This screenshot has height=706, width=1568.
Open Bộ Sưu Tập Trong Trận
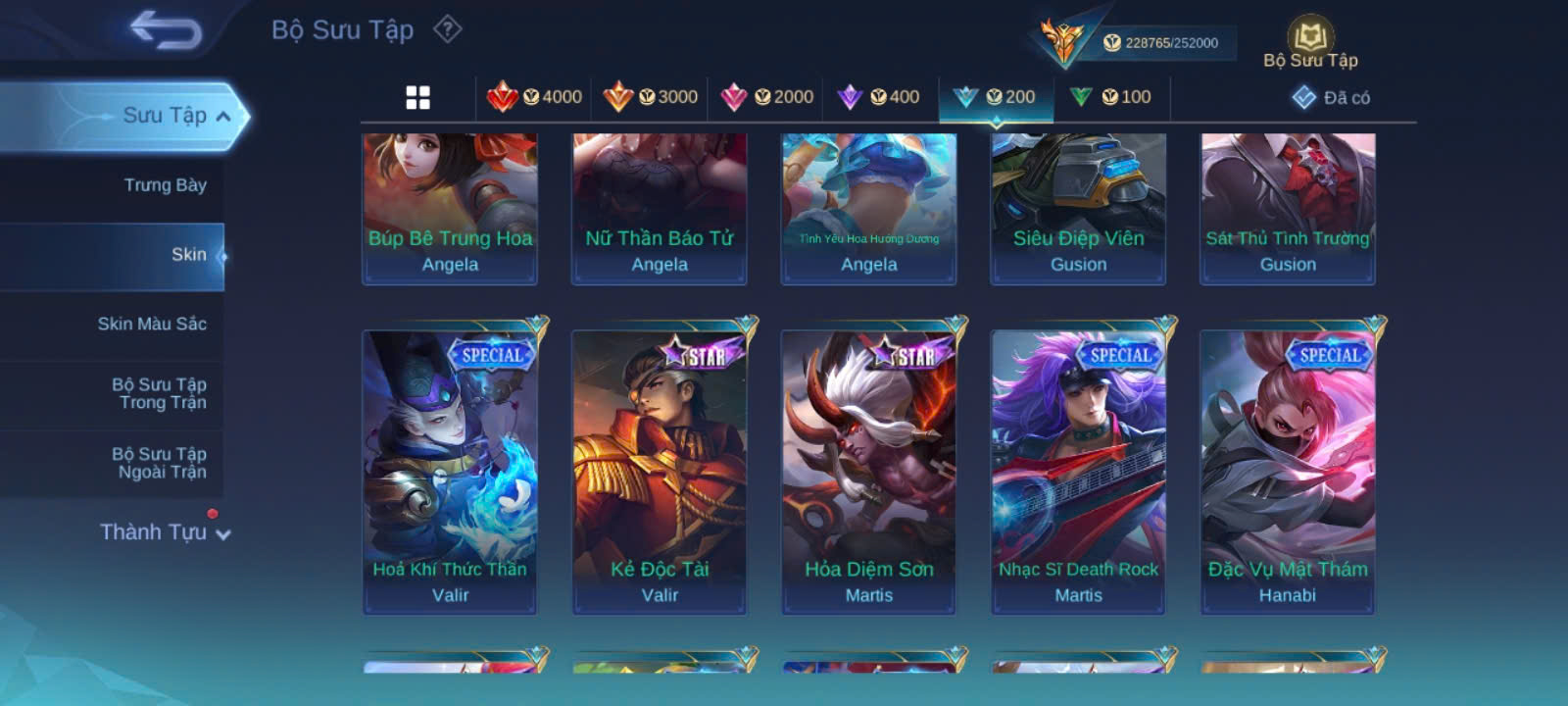point(159,393)
